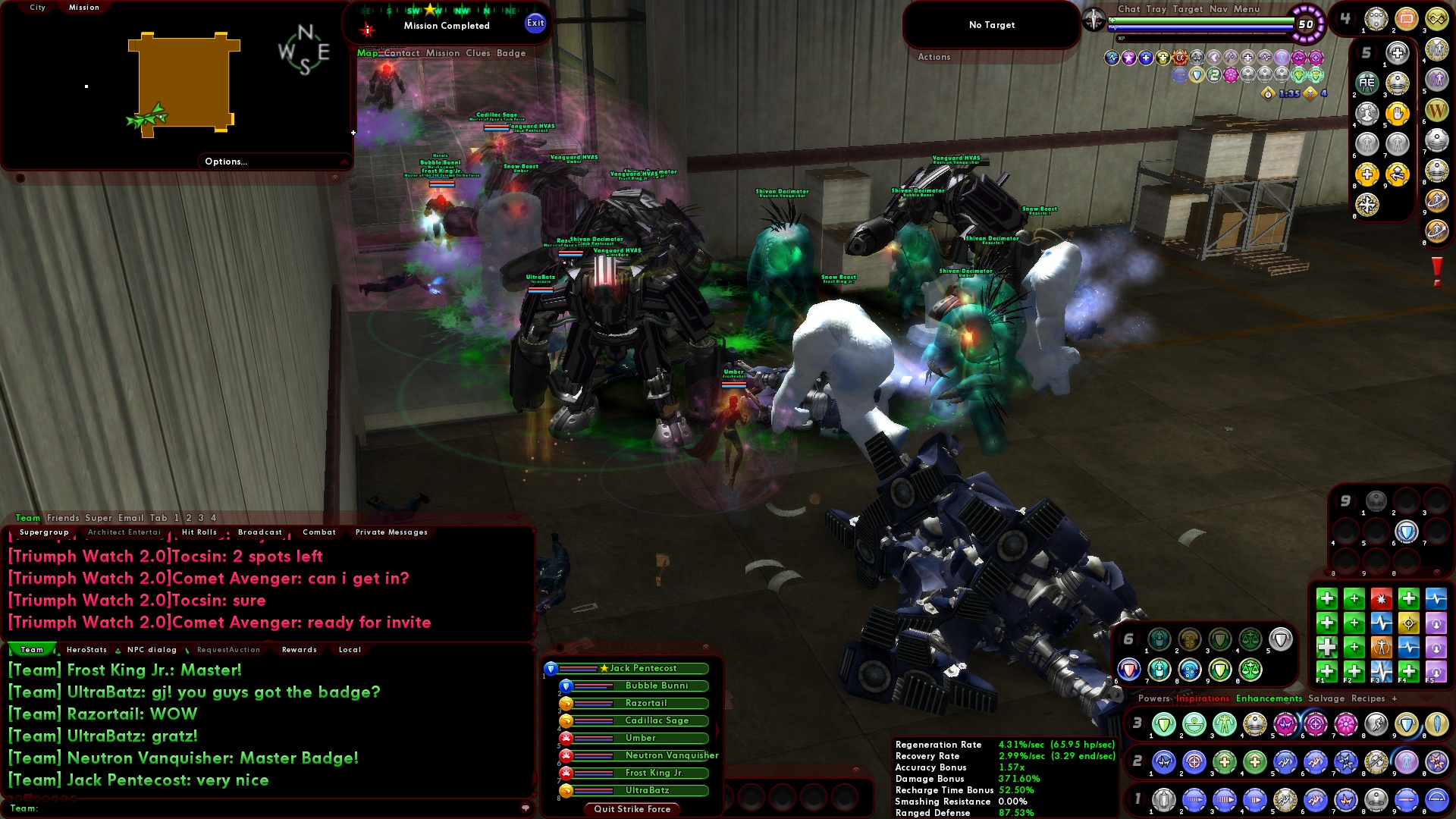Click the Quit Strike Force button
This screenshot has width=1456, height=819.
point(632,809)
